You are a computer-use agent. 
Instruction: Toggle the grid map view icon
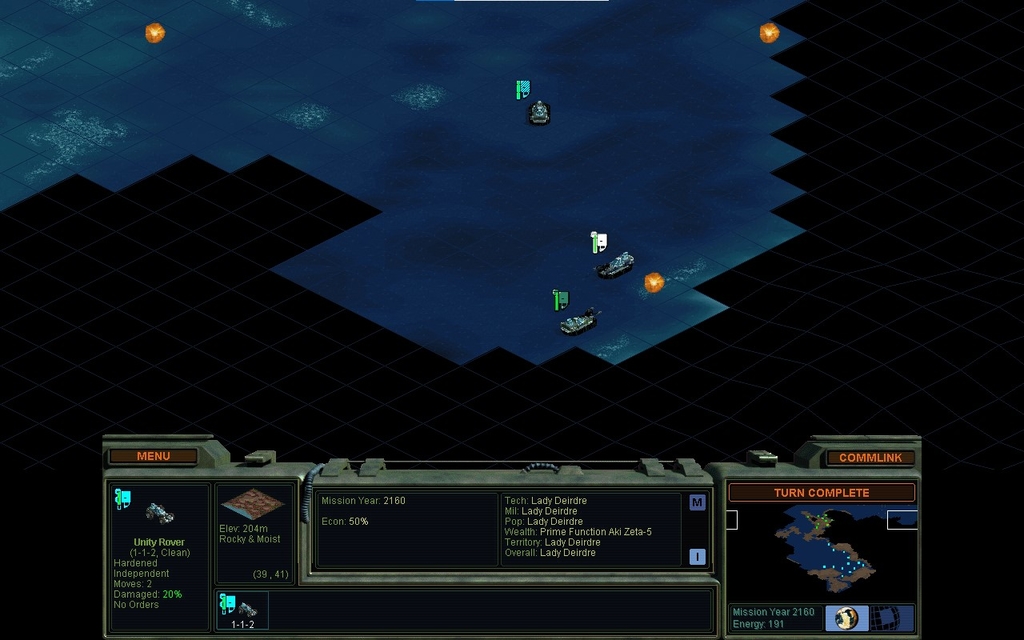[x=884, y=618]
